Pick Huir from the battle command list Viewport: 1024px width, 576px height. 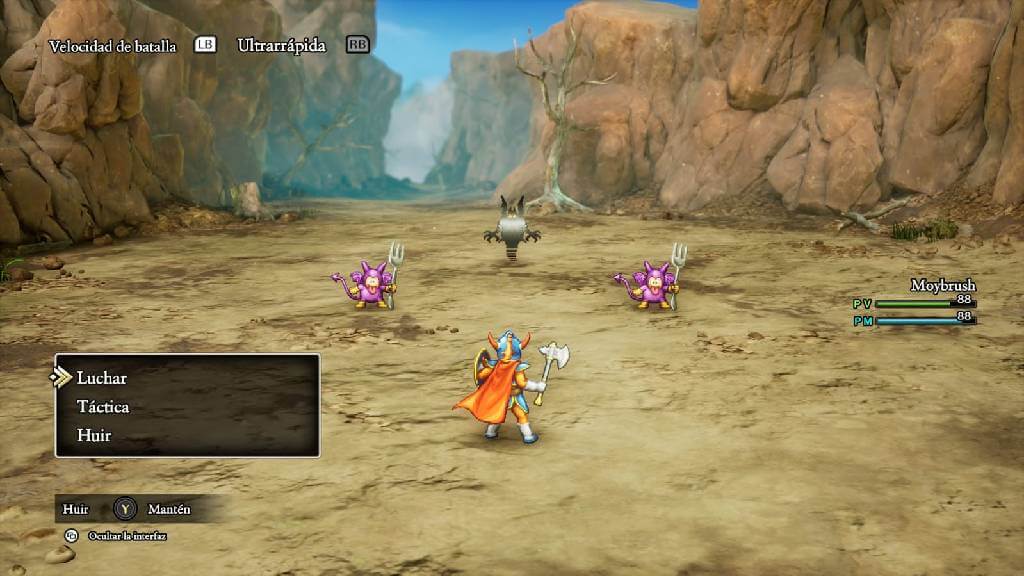(94, 436)
